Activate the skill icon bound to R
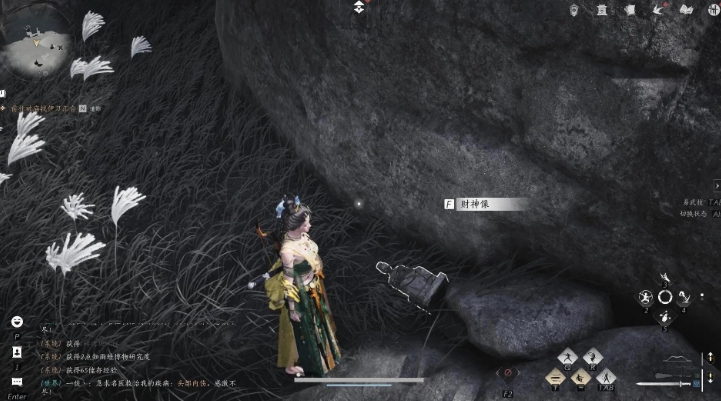This screenshot has width=721, height=401. pyautogui.click(x=593, y=357)
